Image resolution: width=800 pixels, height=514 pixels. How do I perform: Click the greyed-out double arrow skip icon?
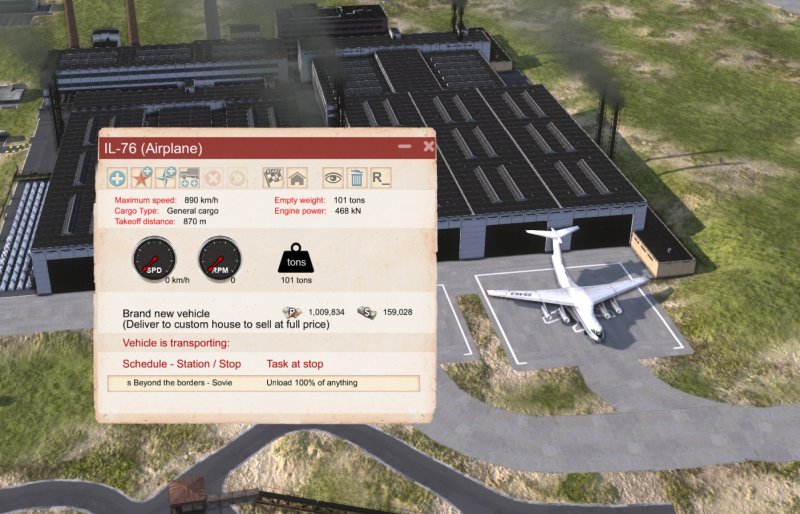coord(237,179)
